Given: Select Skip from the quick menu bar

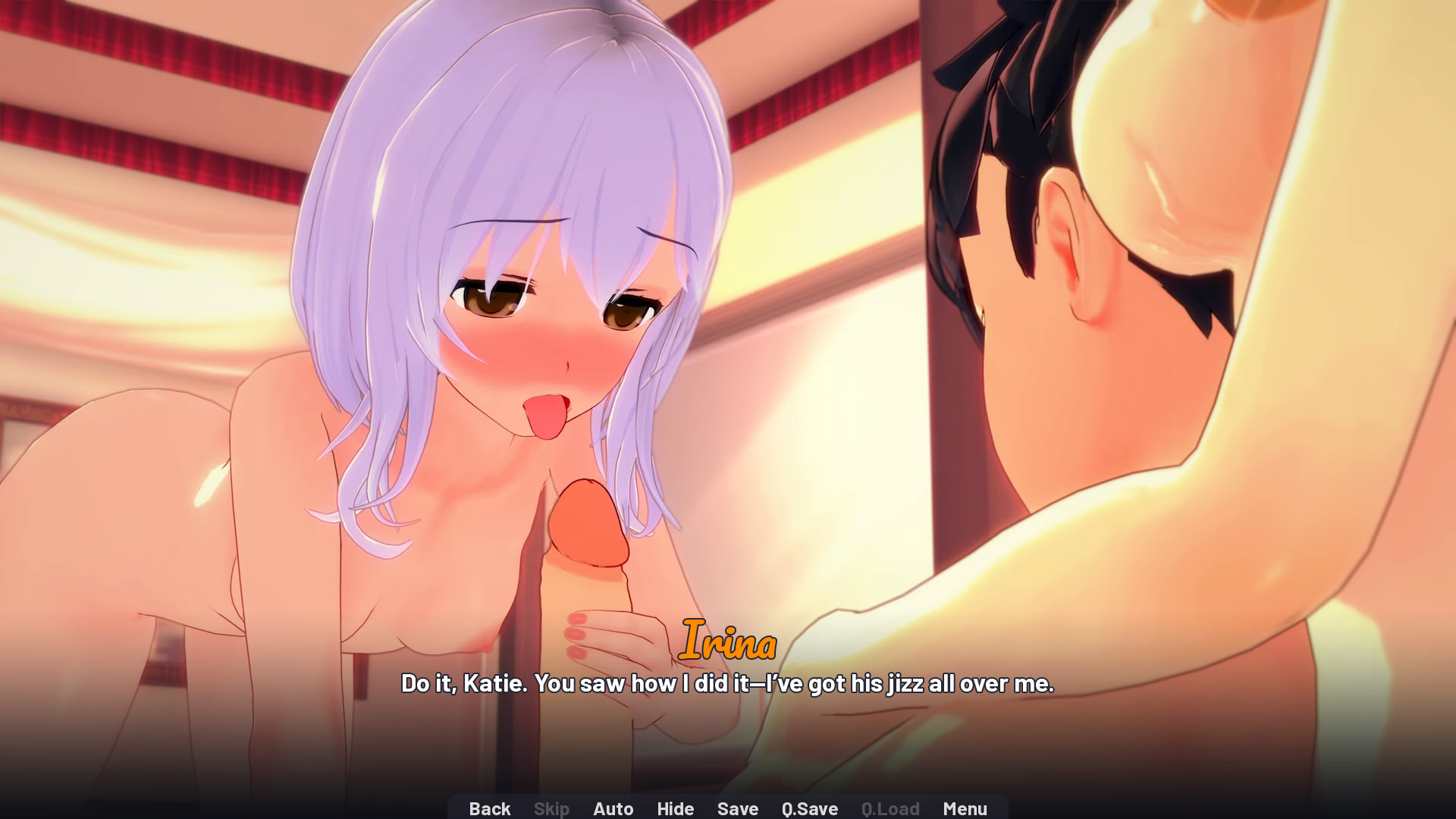Looking at the screenshot, I should [x=551, y=808].
